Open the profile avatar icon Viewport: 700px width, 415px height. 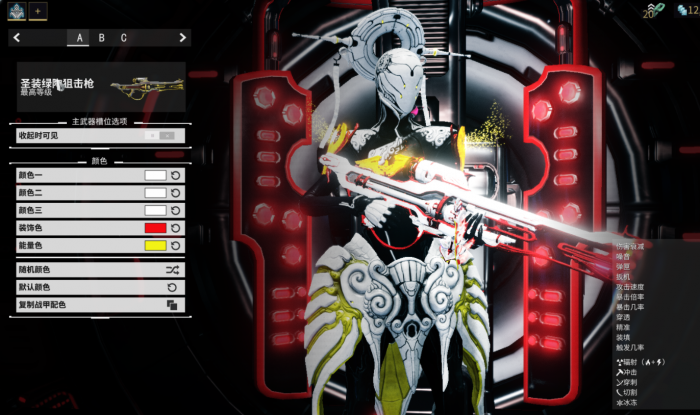coord(16,10)
